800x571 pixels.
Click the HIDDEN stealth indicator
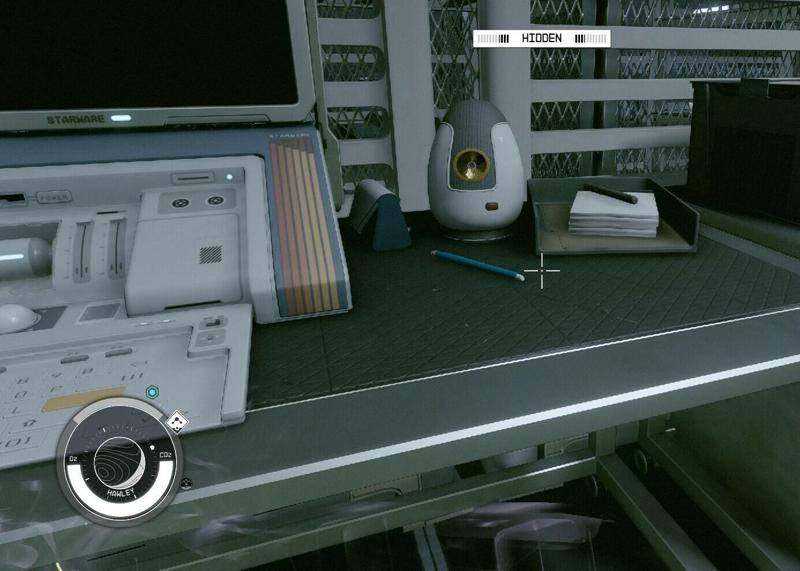point(541,38)
